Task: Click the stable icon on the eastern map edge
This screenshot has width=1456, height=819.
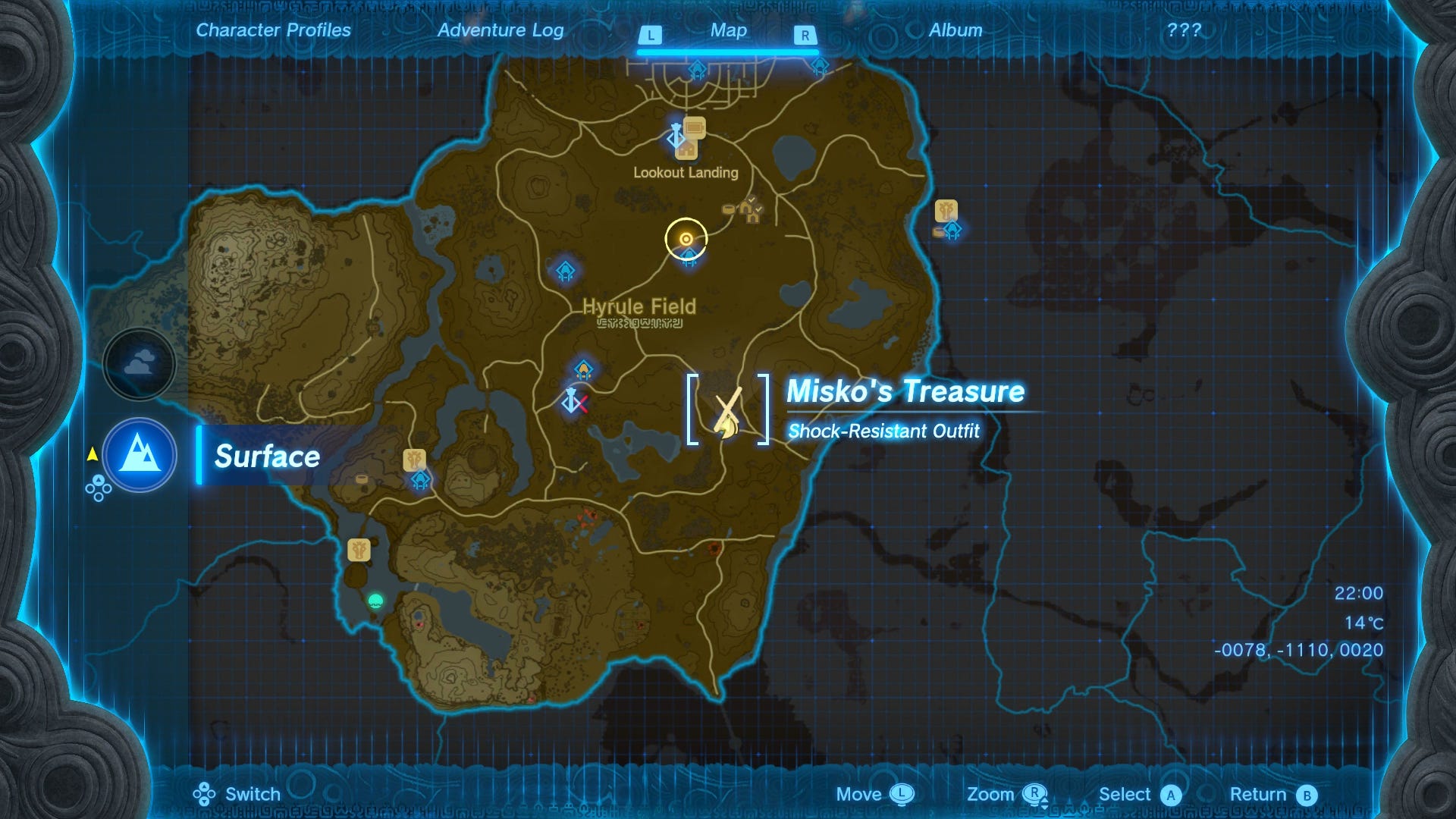Action: point(946,210)
